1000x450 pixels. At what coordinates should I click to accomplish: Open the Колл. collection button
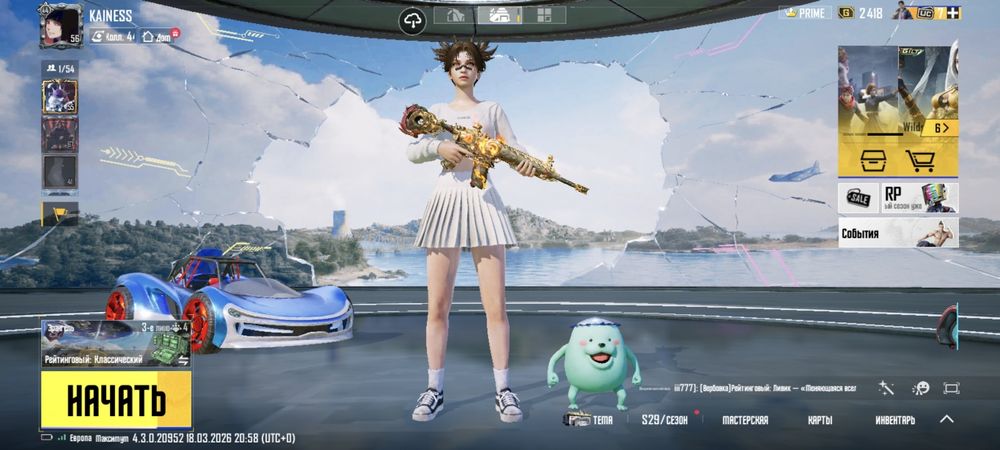coord(112,36)
